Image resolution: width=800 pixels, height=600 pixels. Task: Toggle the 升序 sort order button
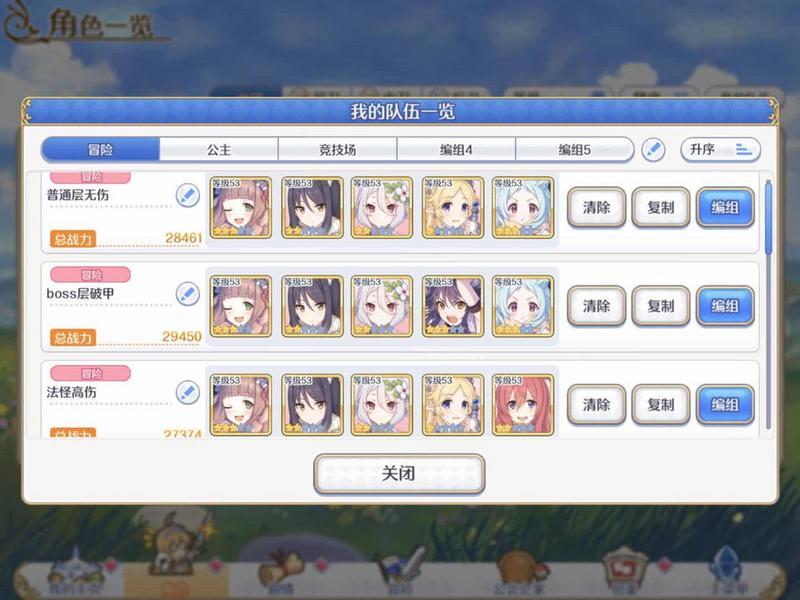(720, 150)
